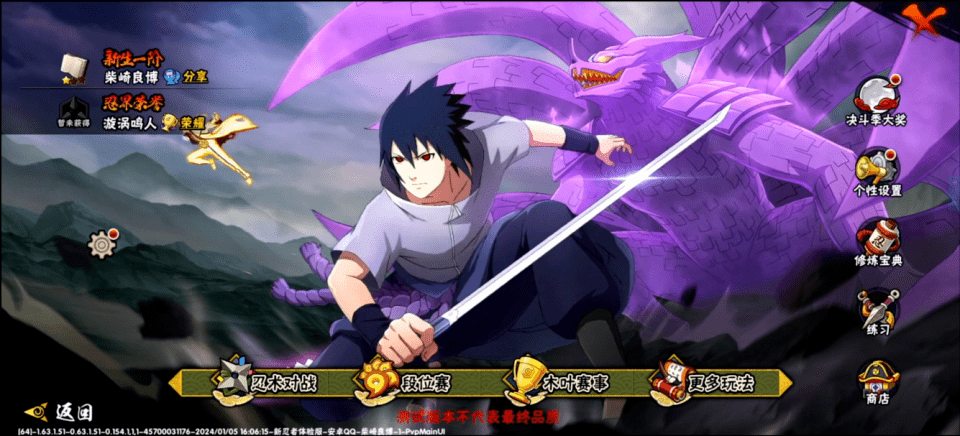Open the 新生一阶 rank scroll icon

click(72, 68)
